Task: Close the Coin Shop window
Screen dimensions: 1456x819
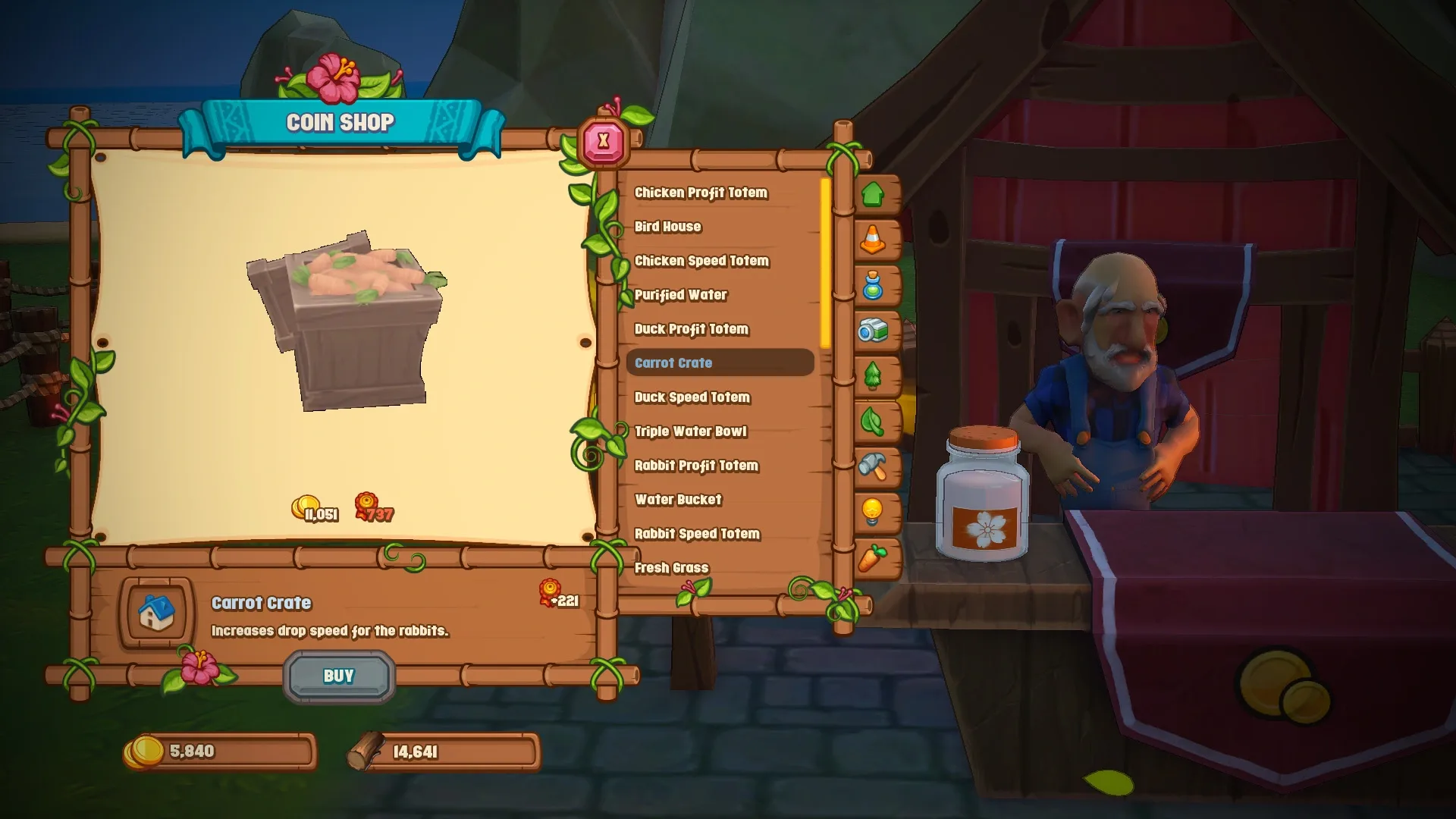Action: (603, 140)
